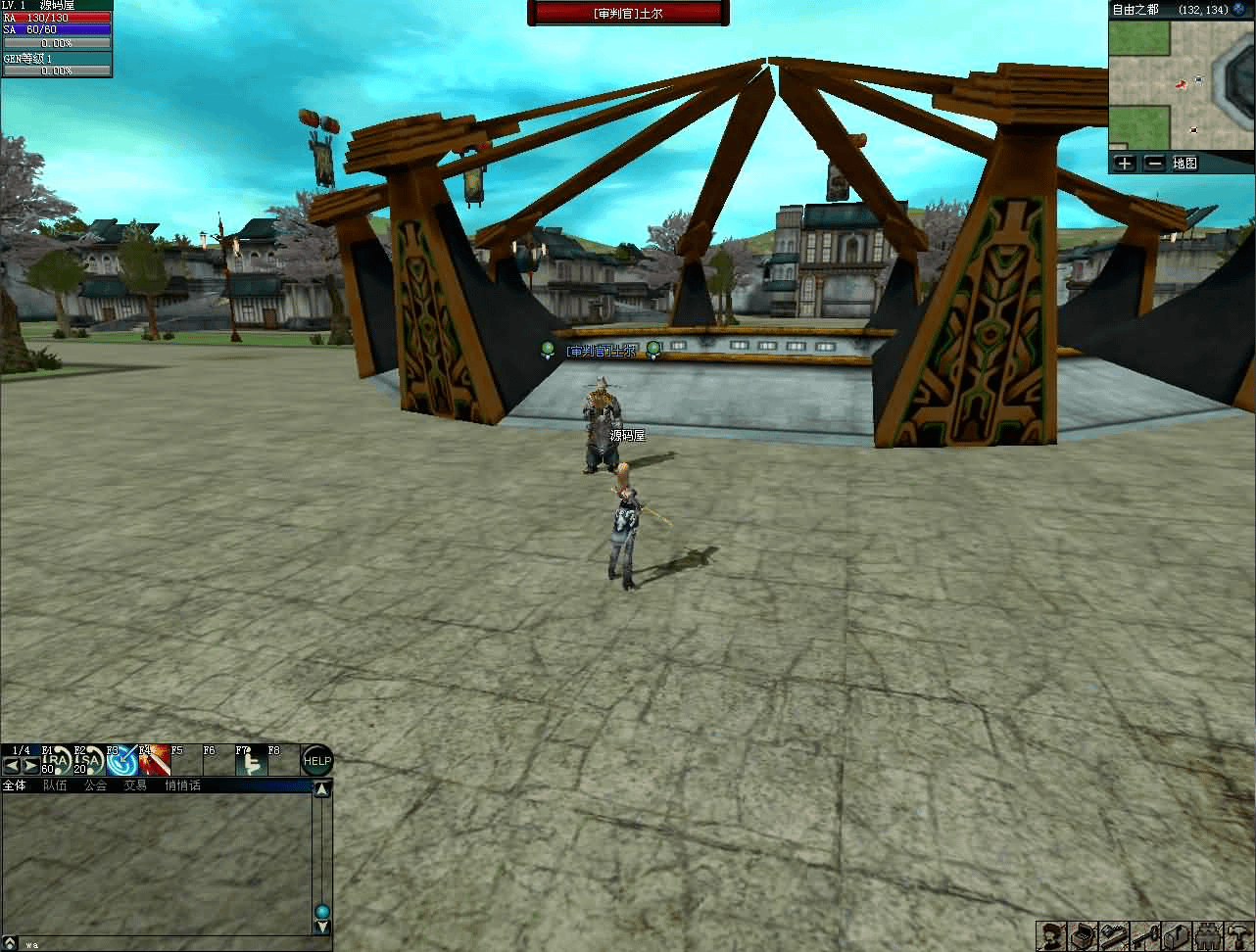Zoom out the minimap with minus button
The height and width of the screenshot is (952, 1256).
point(1154,164)
